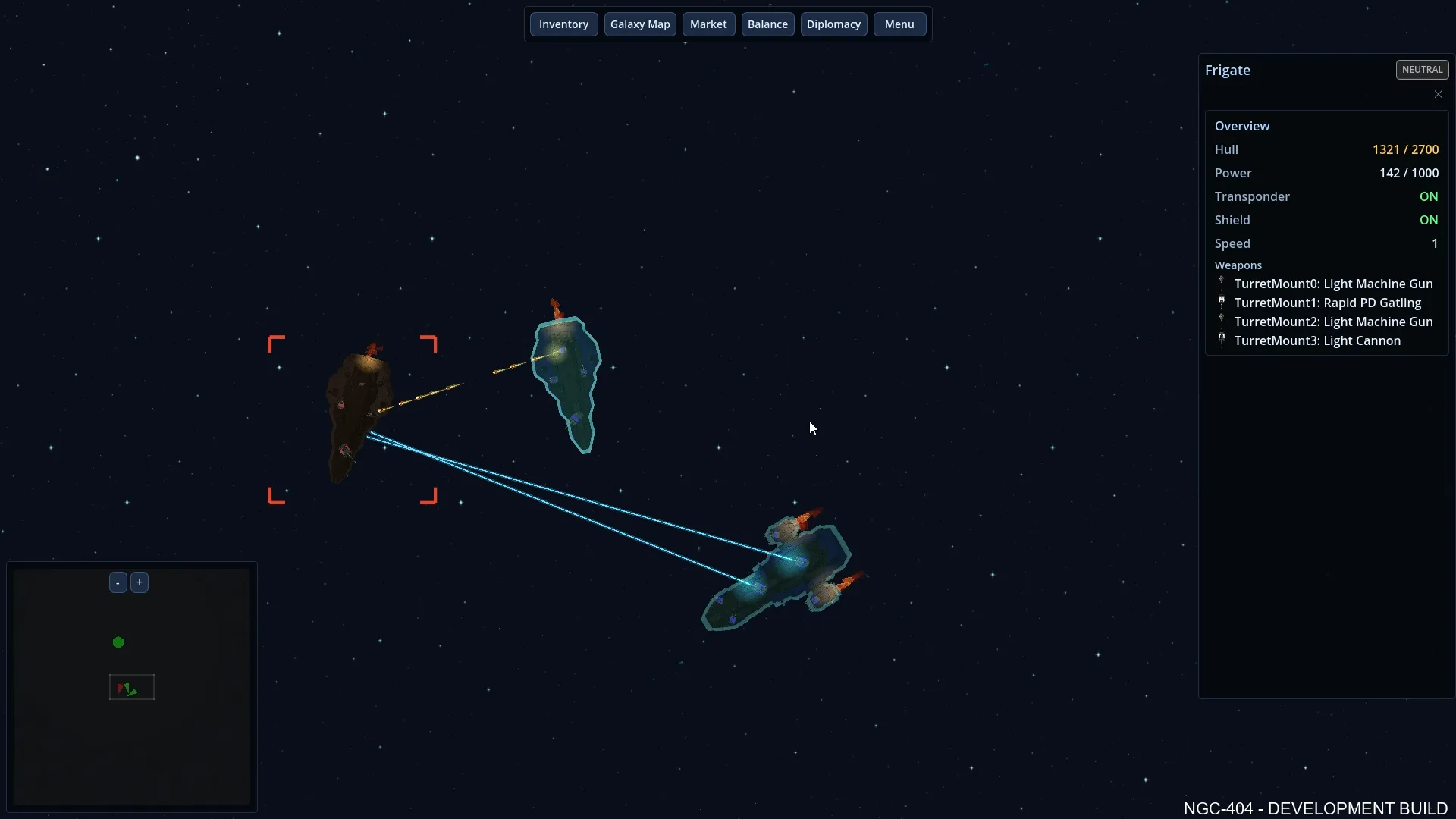1456x819 pixels.
Task: Open the Galaxy Map
Action: pos(640,24)
